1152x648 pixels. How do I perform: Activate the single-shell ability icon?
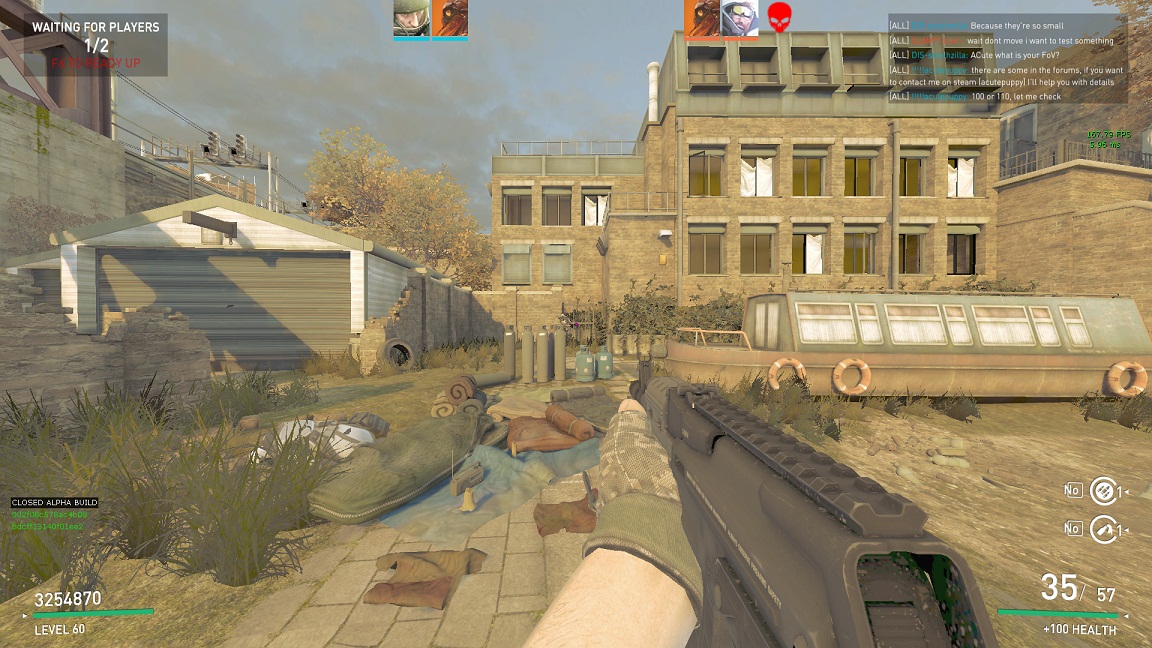point(1102,528)
